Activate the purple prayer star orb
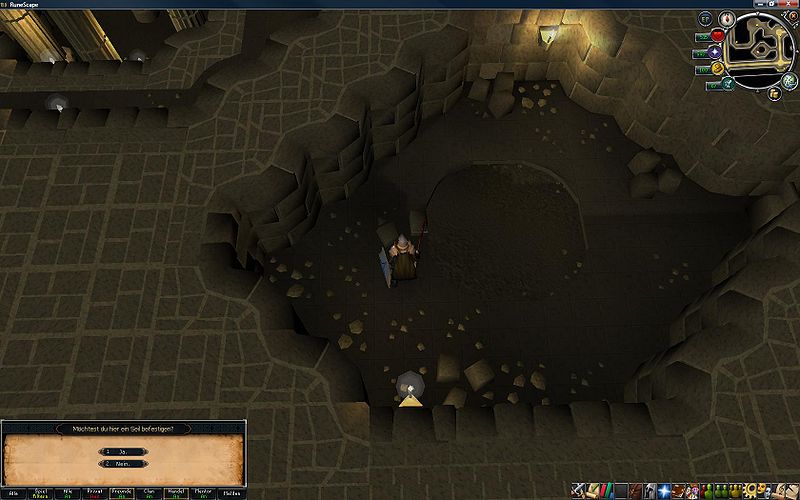Viewport: 800px width, 500px height. (714, 52)
